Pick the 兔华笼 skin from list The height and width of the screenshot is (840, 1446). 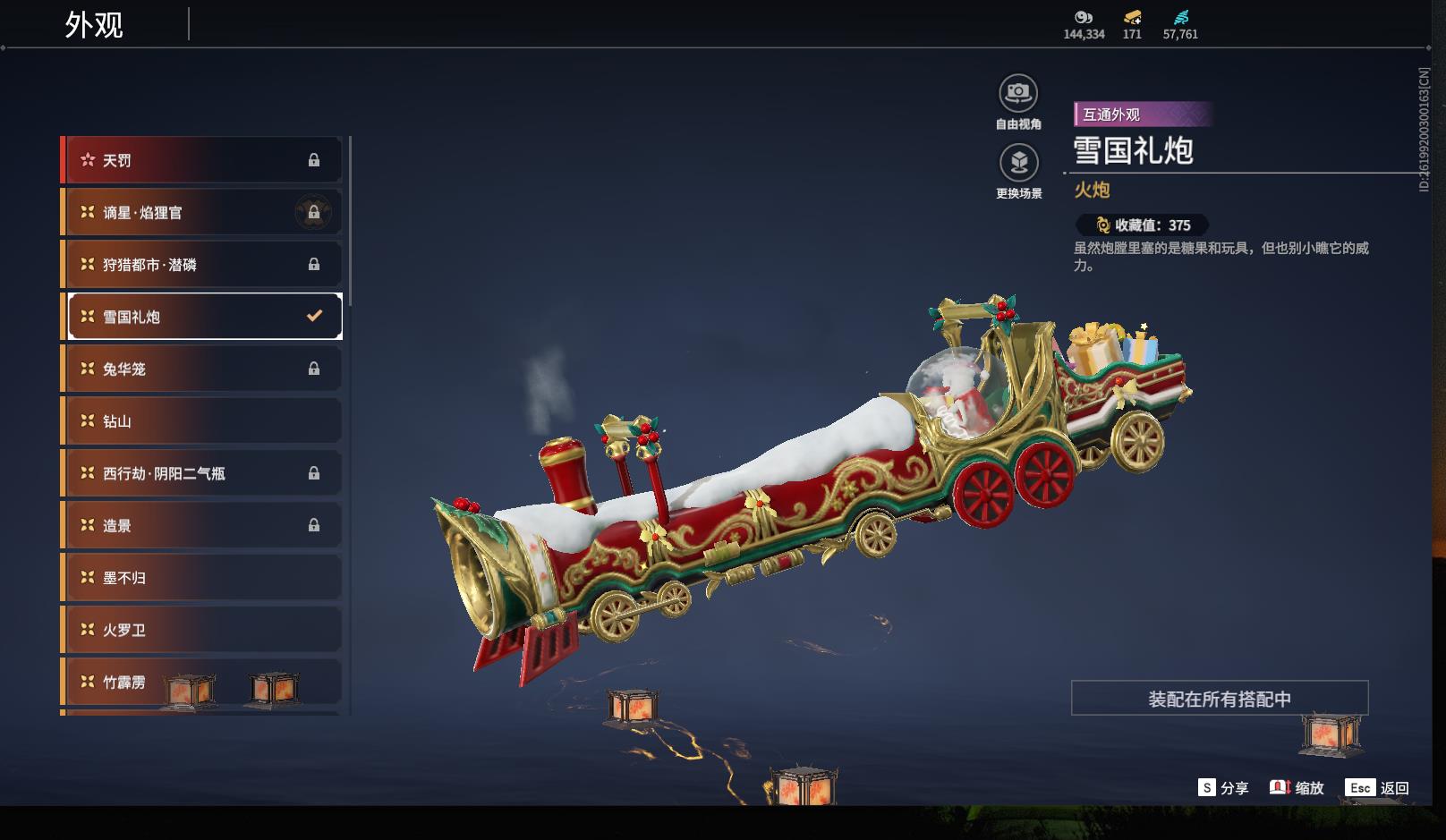point(201,369)
